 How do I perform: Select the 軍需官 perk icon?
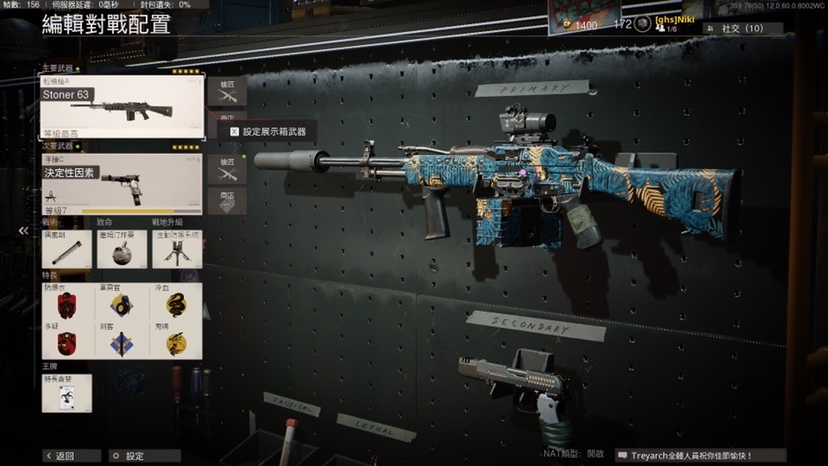point(121,302)
